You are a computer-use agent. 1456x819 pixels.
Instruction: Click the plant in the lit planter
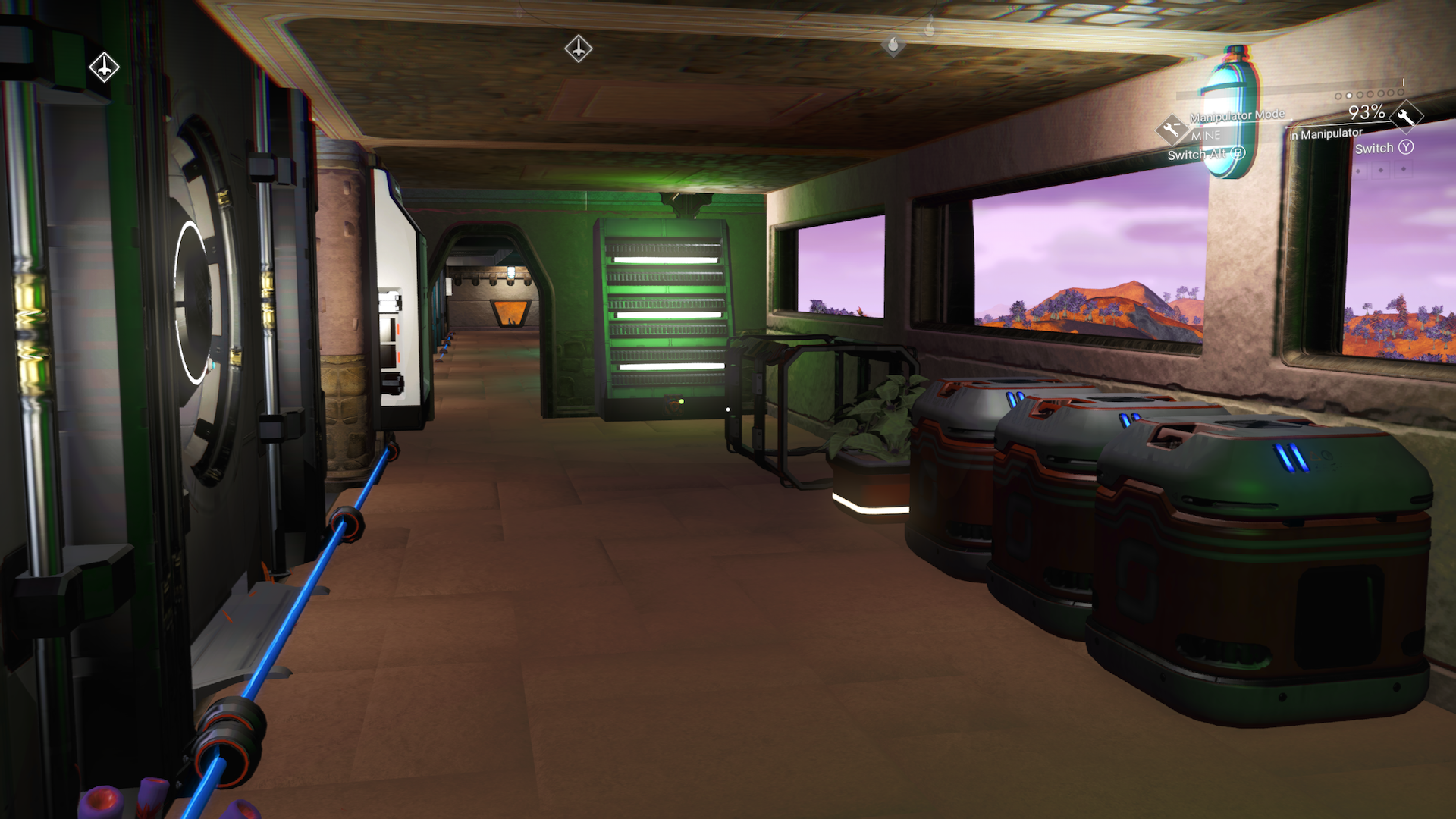[880, 413]
